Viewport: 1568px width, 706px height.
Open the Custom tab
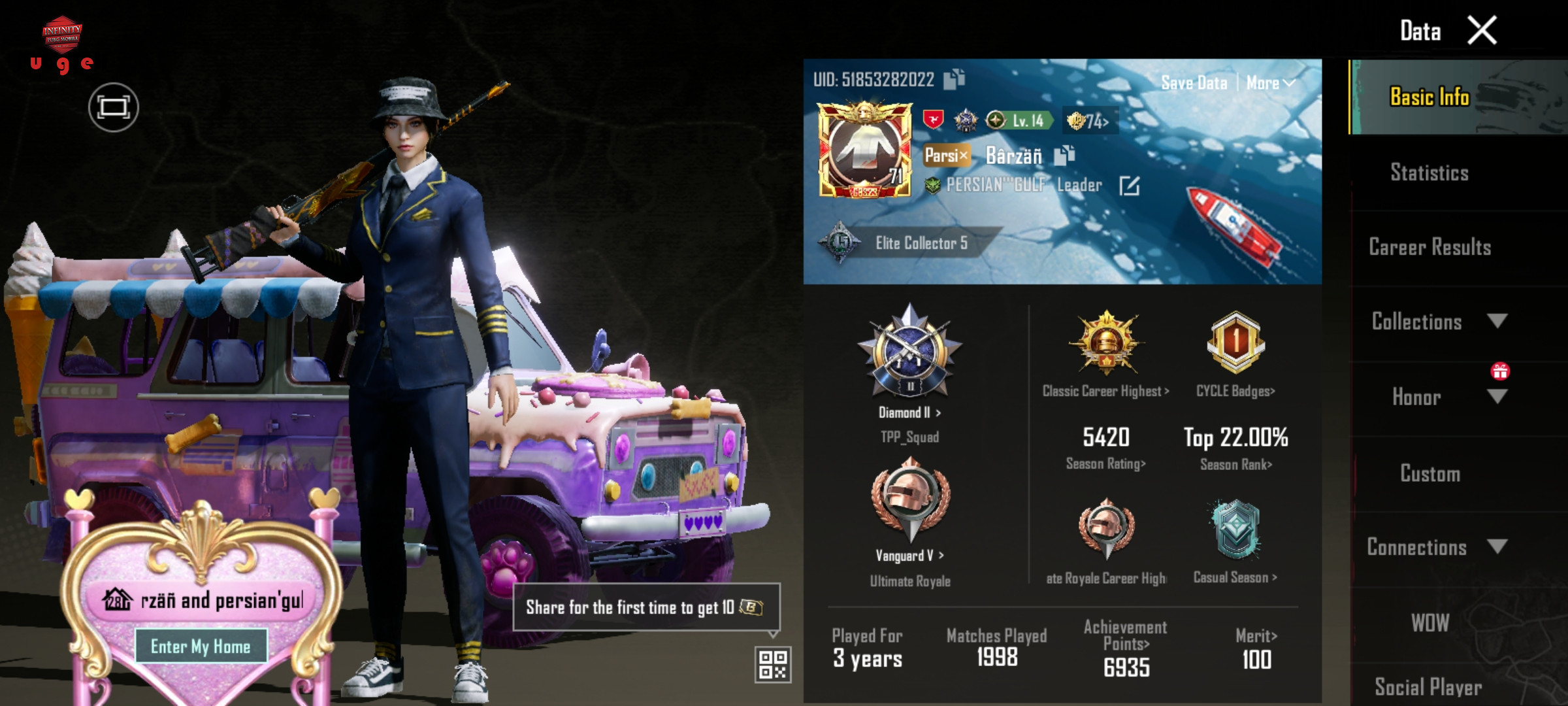coord(1429,473)
